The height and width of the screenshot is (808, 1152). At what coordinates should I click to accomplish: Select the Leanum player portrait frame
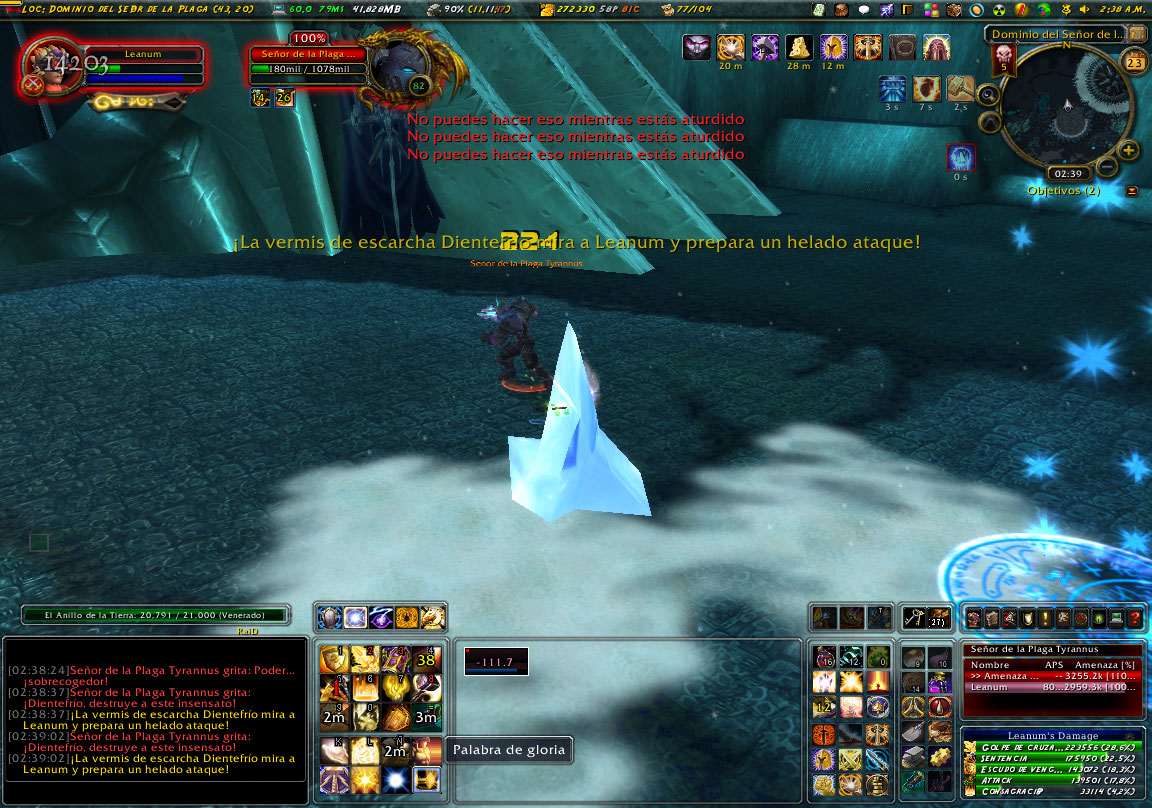tap(55, 68)
